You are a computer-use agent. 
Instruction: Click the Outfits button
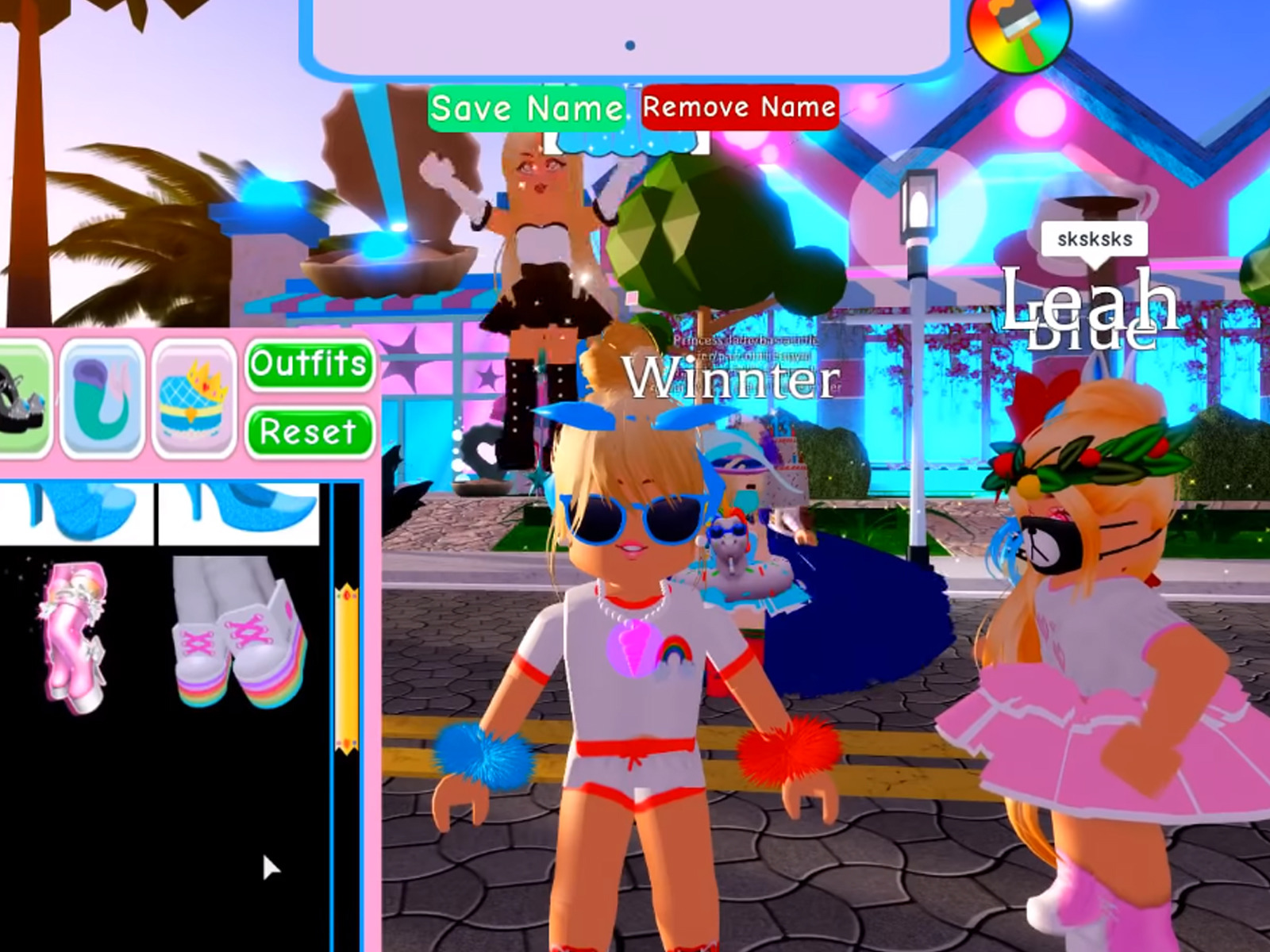click(x=310, y=366)
